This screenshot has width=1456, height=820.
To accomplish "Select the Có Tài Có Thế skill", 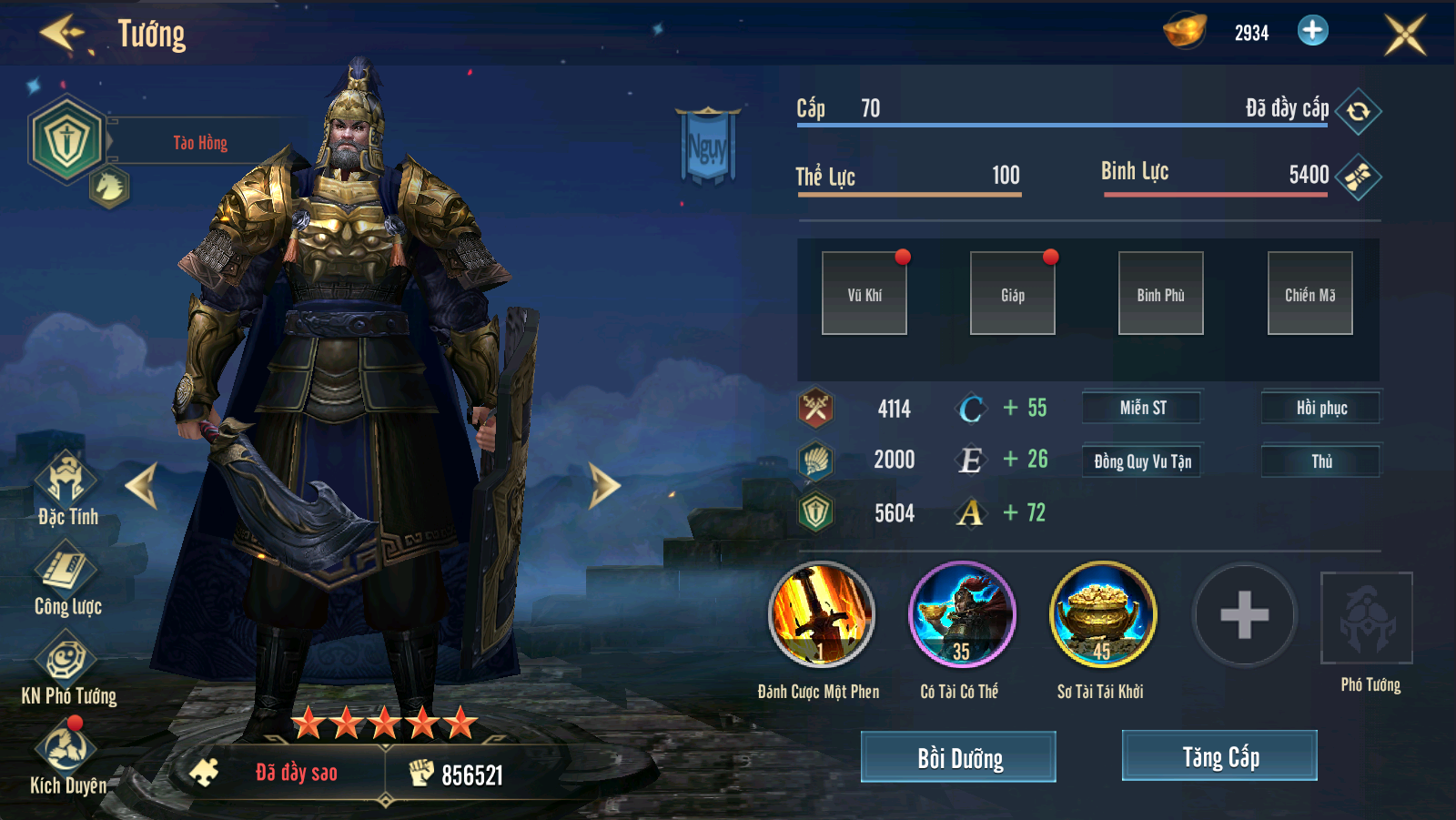I will coord(962,614).
